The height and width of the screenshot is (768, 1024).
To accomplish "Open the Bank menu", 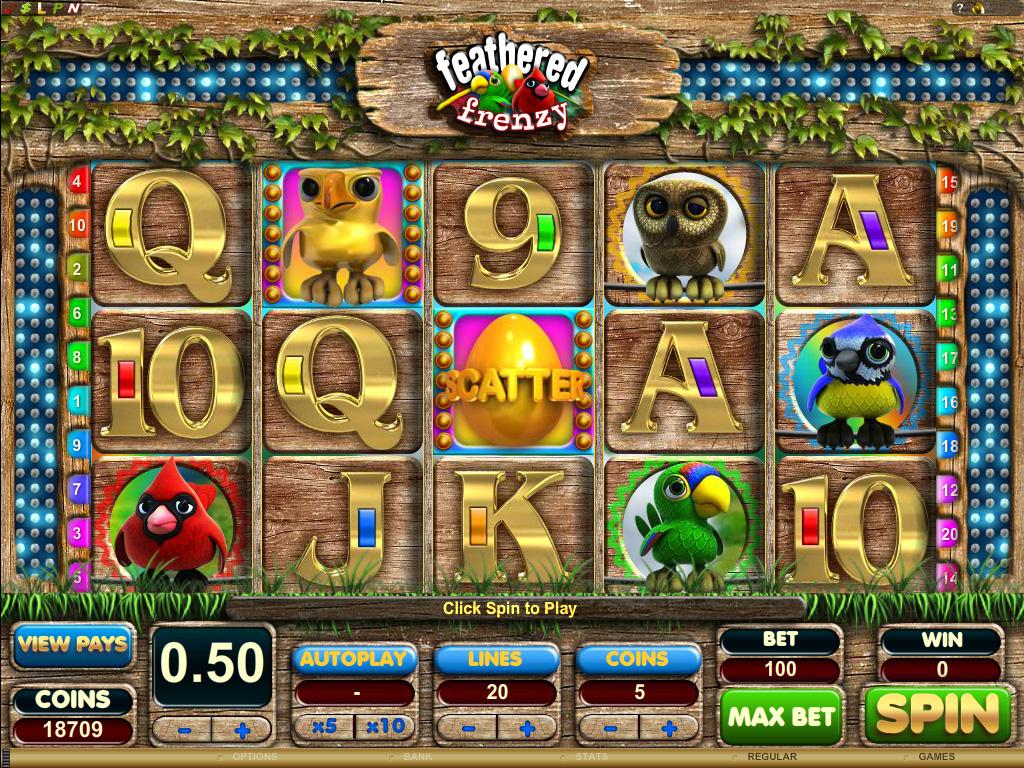I will [x=418, y=757].
